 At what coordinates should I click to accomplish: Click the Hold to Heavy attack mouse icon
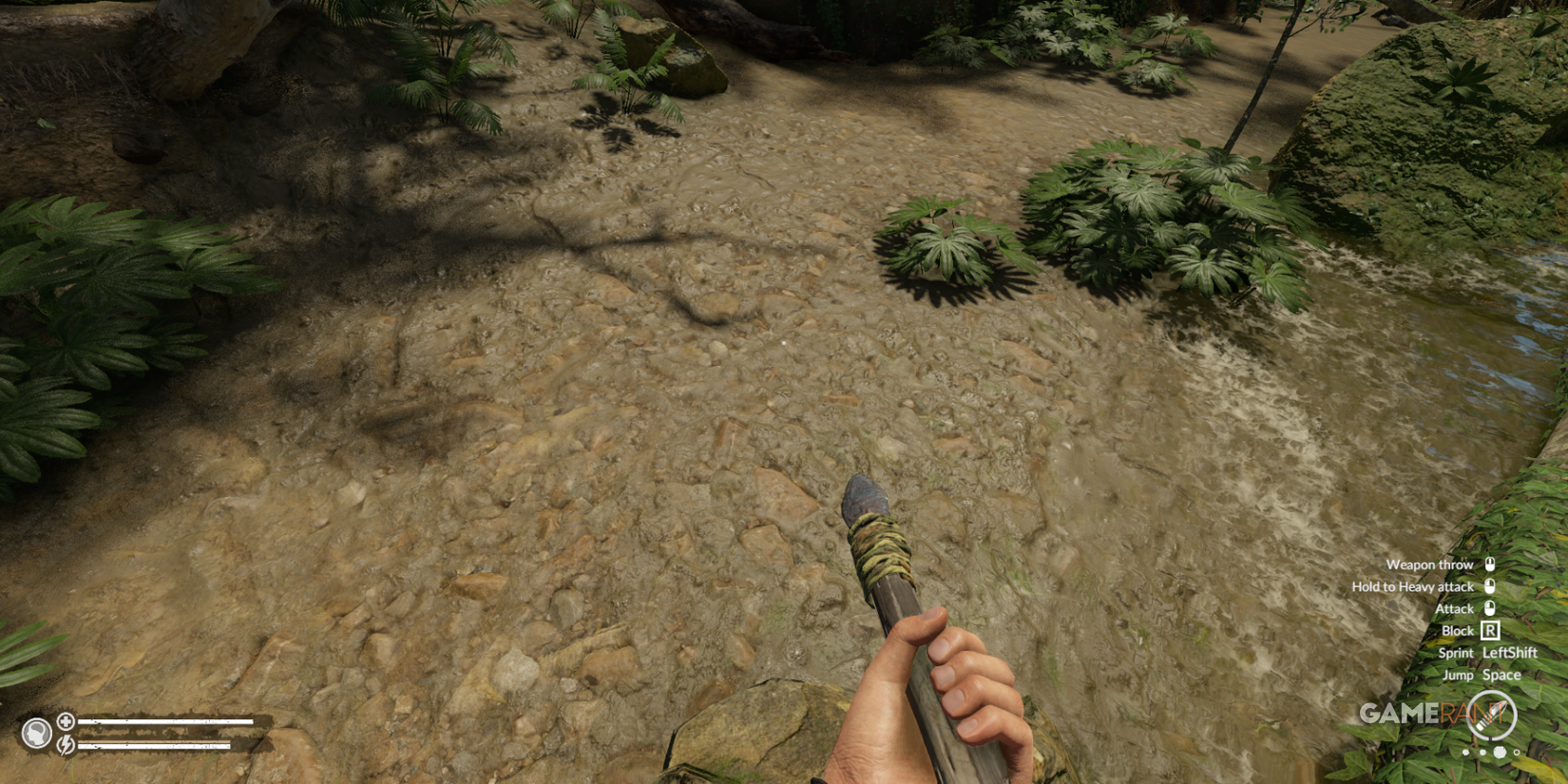(1487, 586)
